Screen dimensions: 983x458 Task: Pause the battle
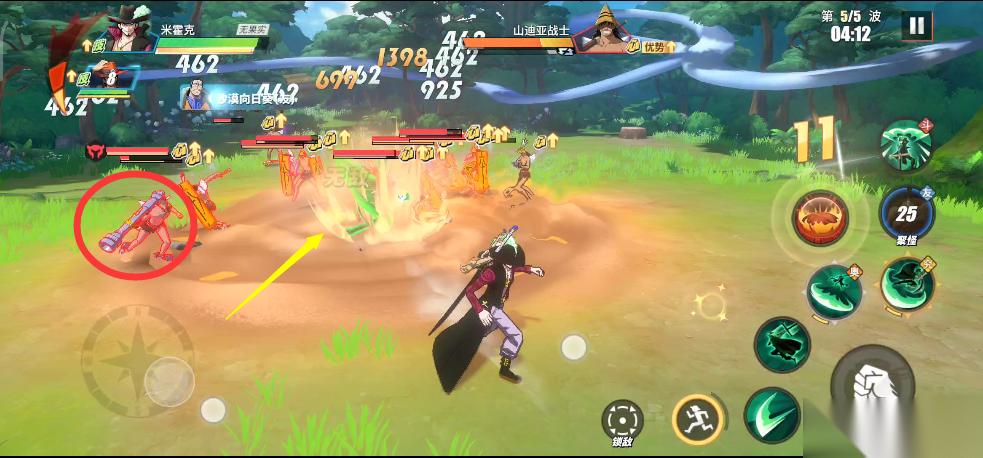(916, 26)
